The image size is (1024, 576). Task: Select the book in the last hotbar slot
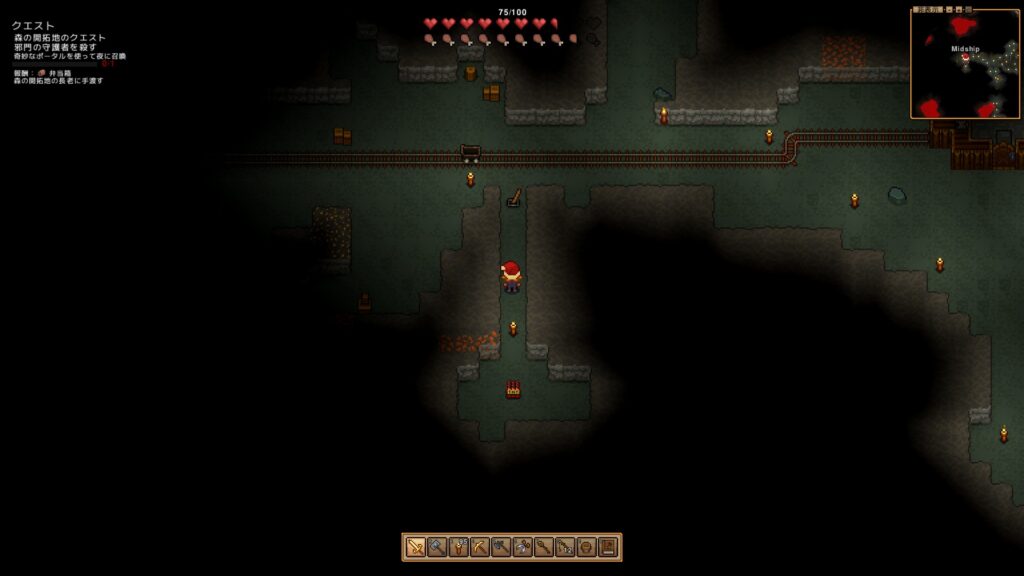607,547
